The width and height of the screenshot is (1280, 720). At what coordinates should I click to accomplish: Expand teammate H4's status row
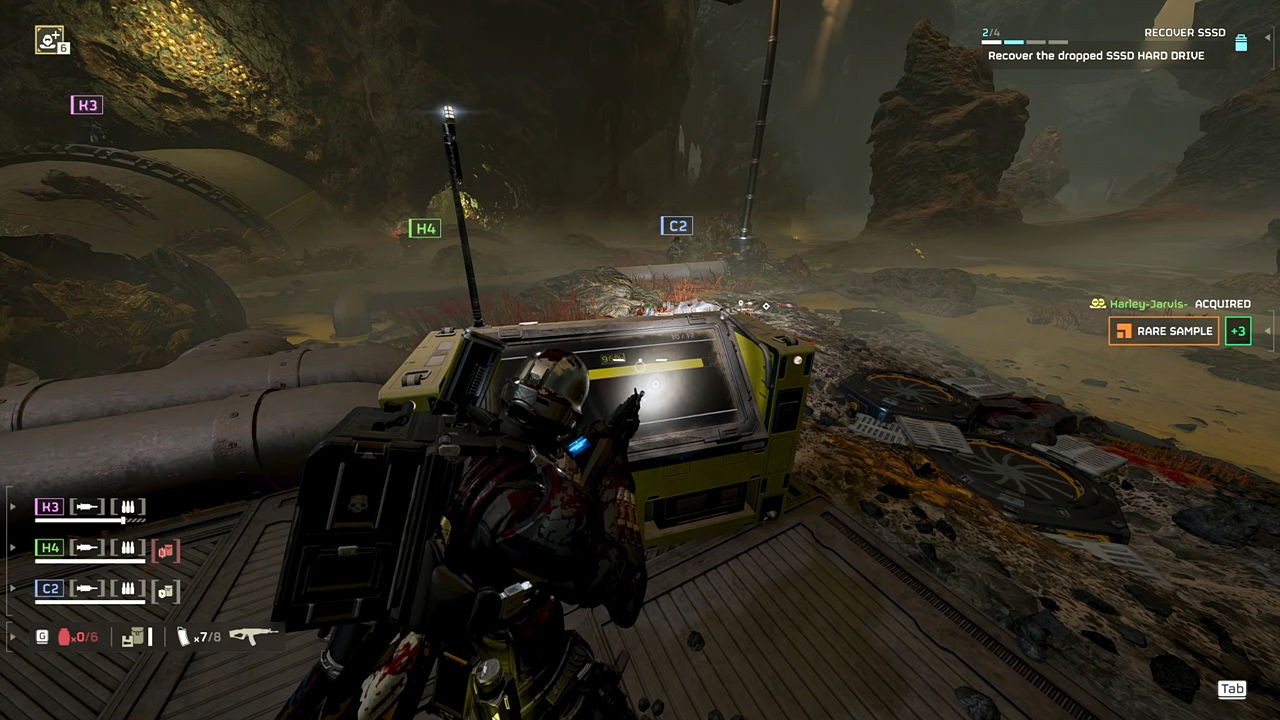[x=12, y=546]
